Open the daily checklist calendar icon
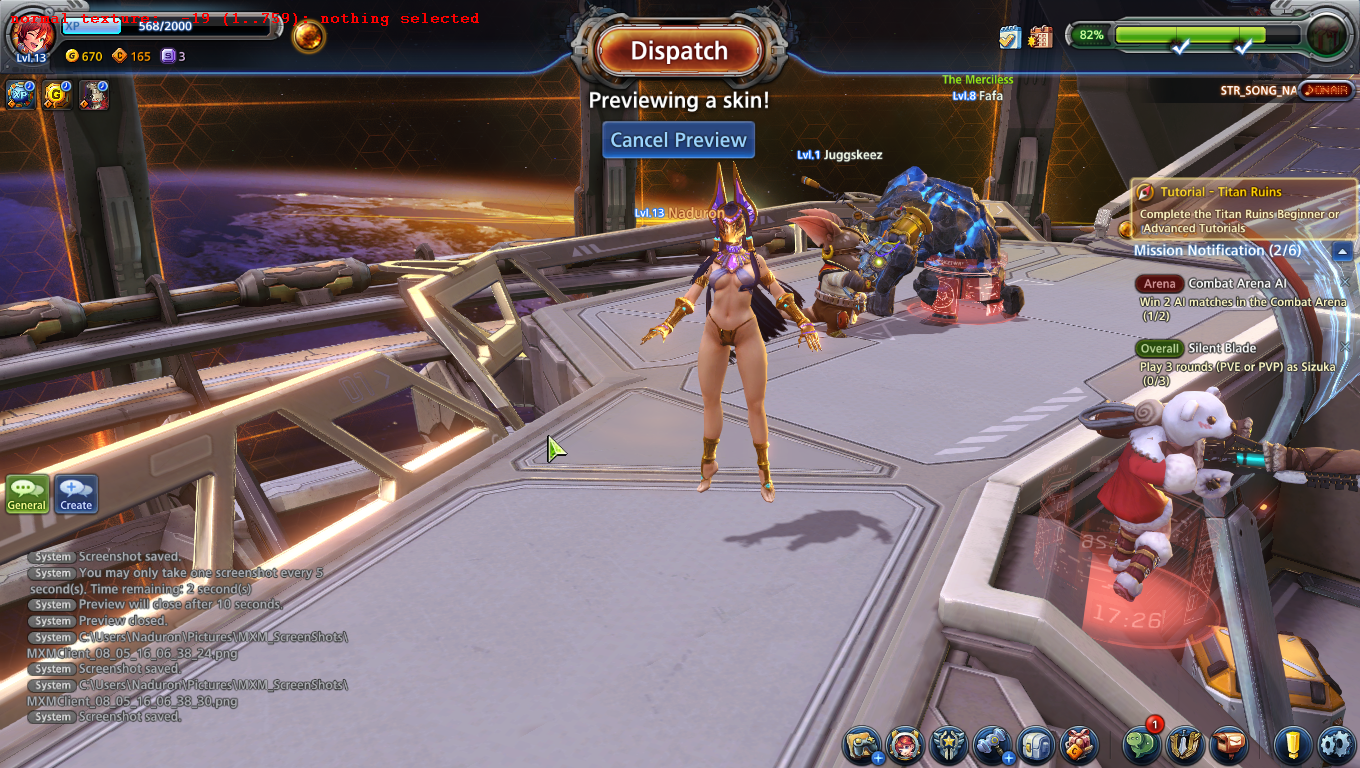1360x768 pixels. click(x=1010, y=37)
